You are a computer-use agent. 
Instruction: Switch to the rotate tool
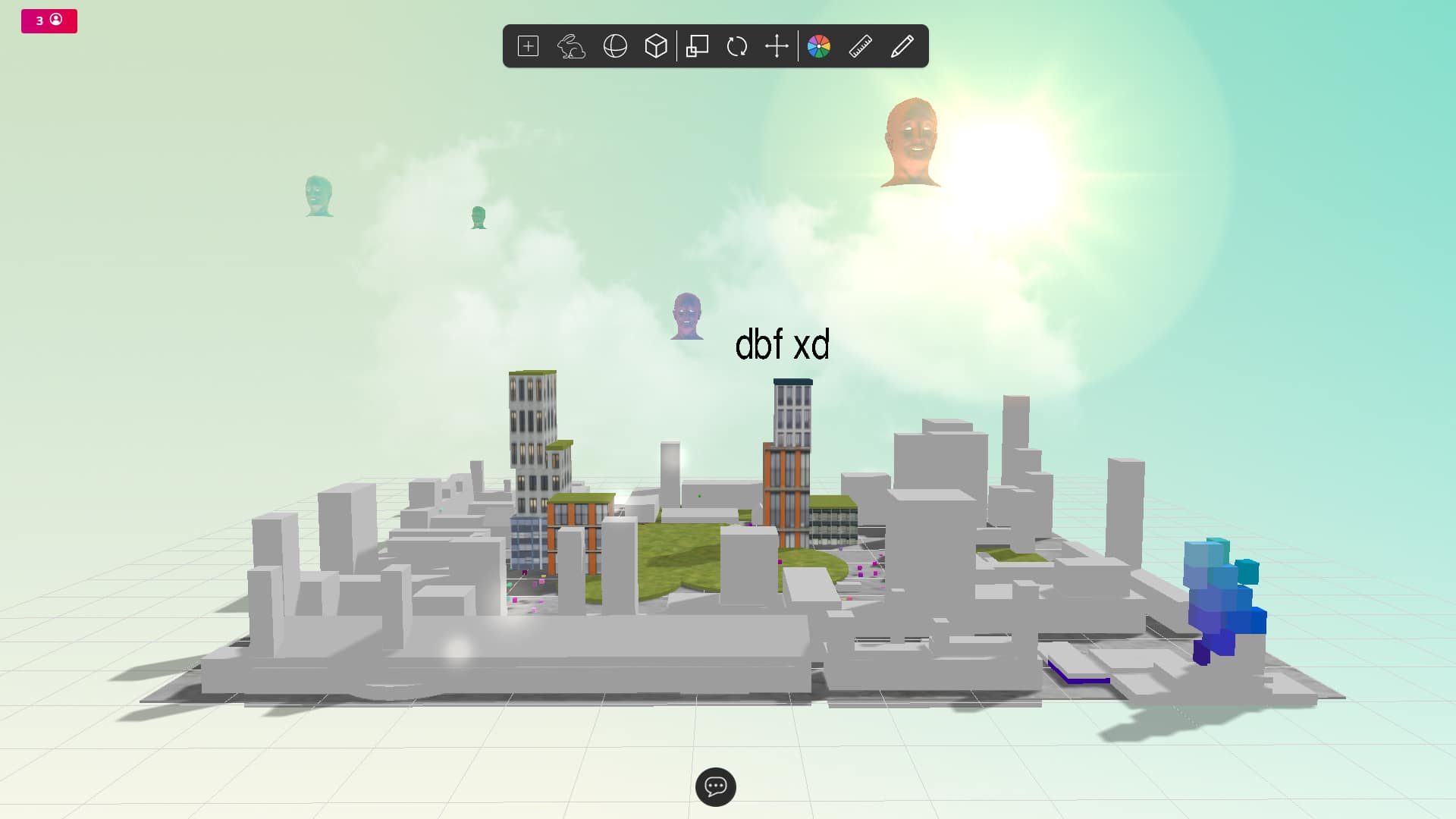pos(737,46)
